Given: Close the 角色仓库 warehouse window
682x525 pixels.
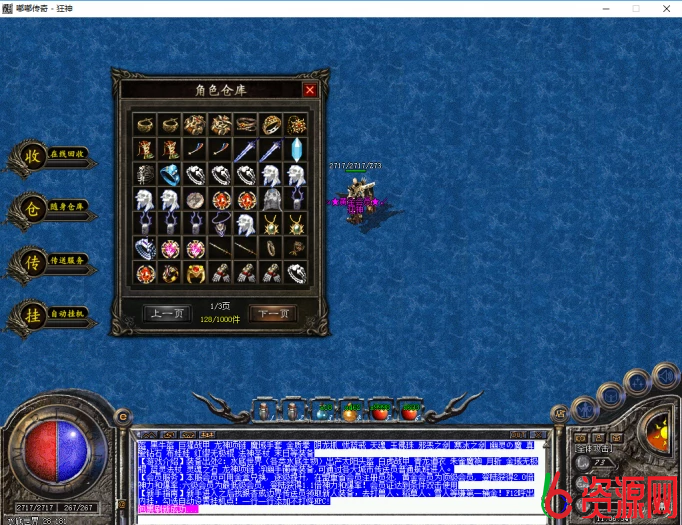Looking at the screenshot, I should [x=309, y=90].
